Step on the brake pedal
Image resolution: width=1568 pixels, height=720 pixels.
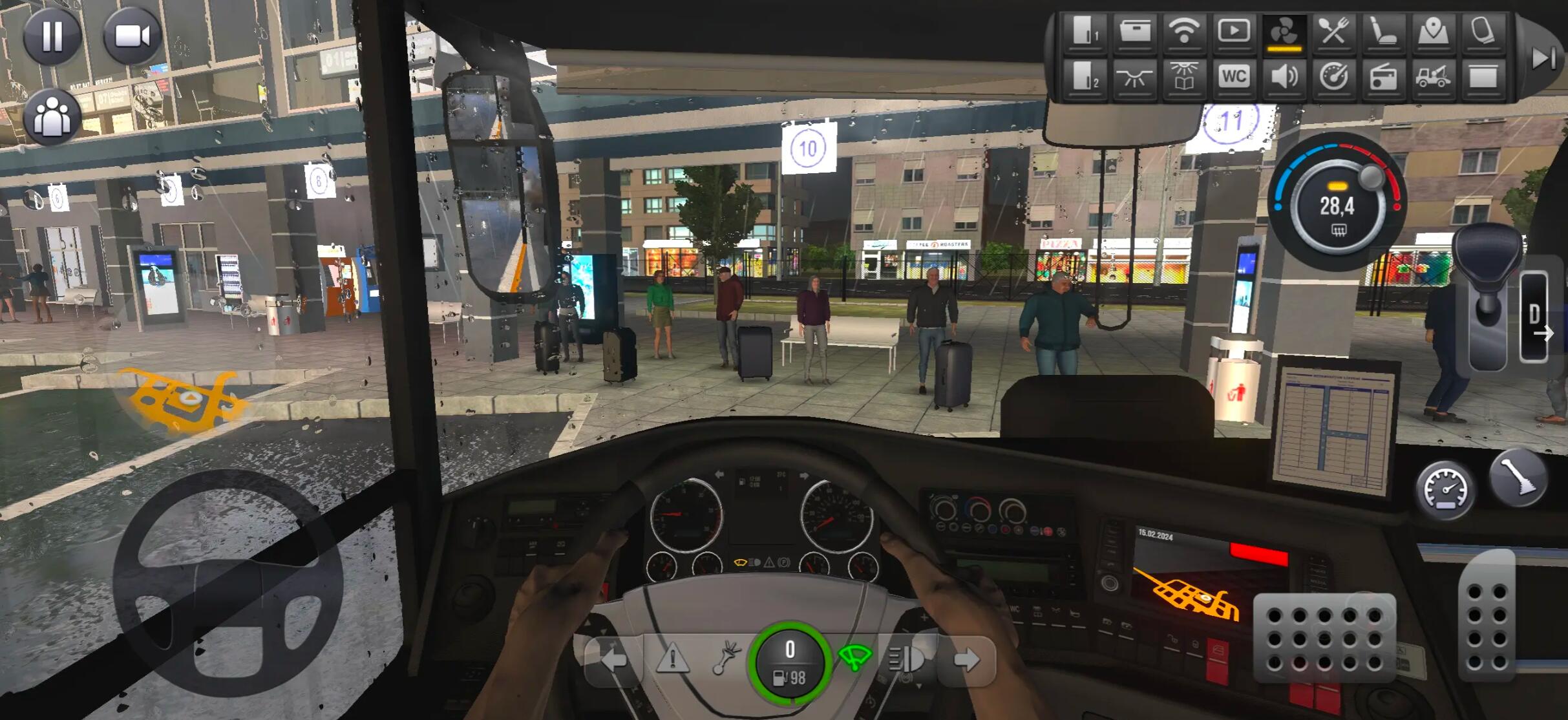click(1324, 638)
